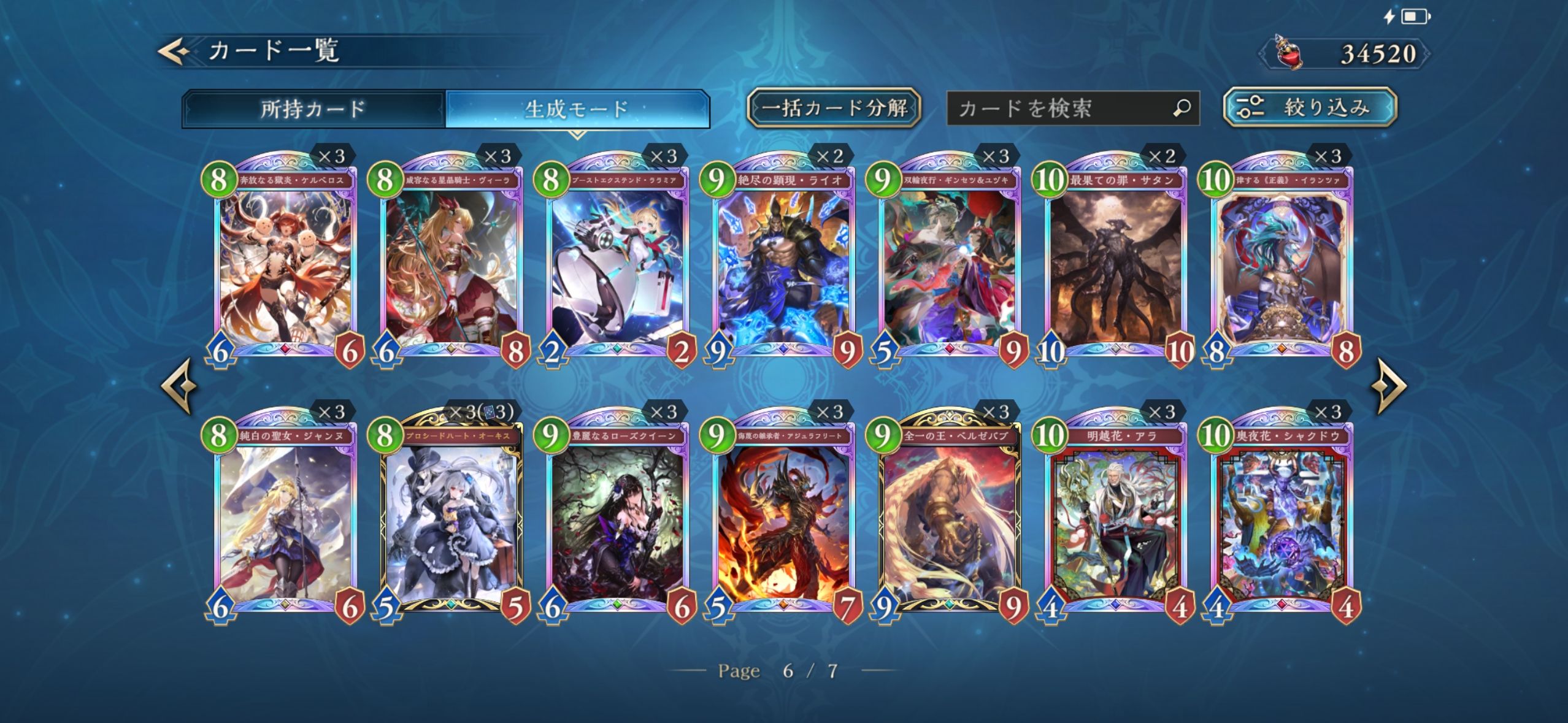Go to the previous card page
The height and width of the screenshot is (723, 1568).
(179, 386)
